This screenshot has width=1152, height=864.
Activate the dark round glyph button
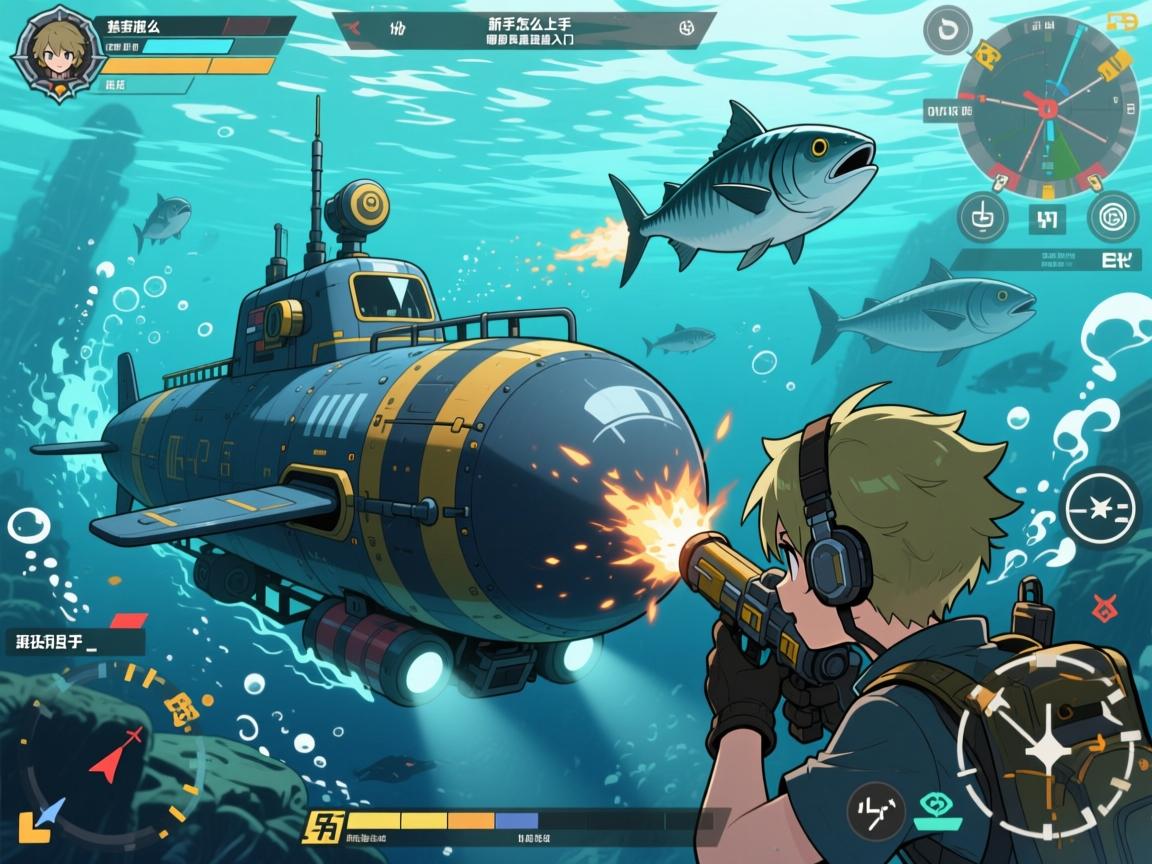point(876,809)
